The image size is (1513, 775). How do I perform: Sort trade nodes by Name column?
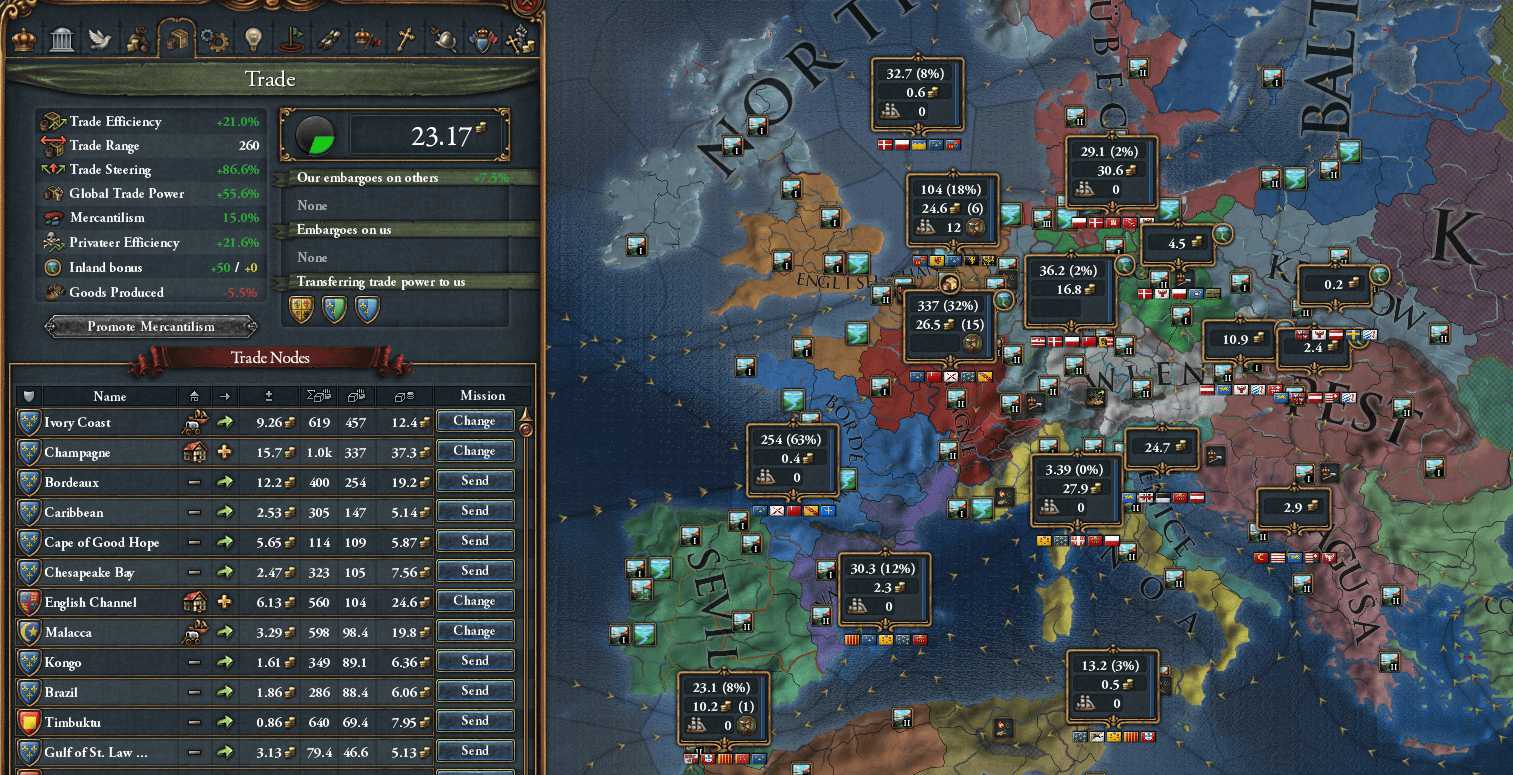(110, 396)
